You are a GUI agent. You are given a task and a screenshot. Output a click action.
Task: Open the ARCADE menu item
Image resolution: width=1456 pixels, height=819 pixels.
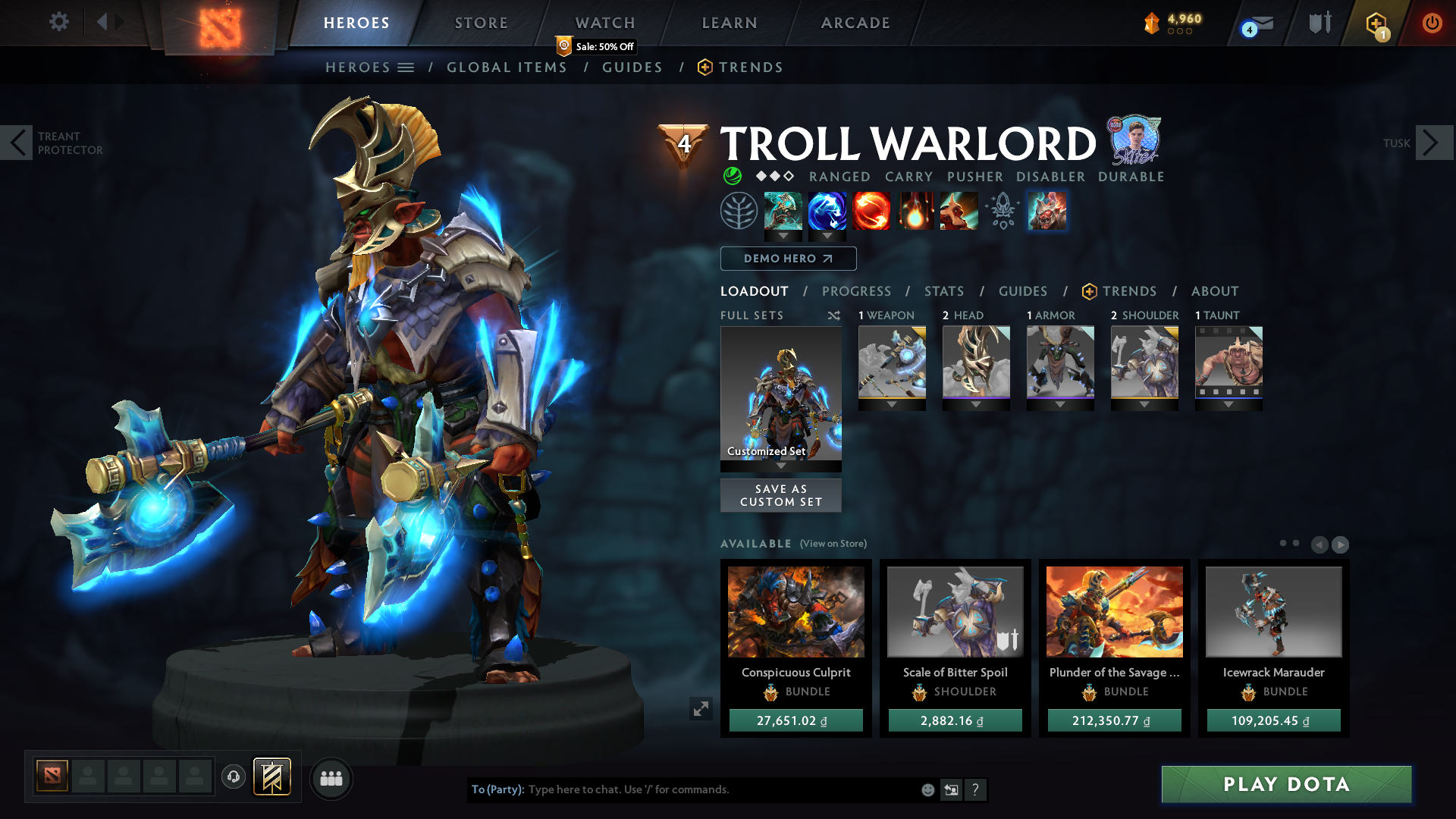click(855, 23)
